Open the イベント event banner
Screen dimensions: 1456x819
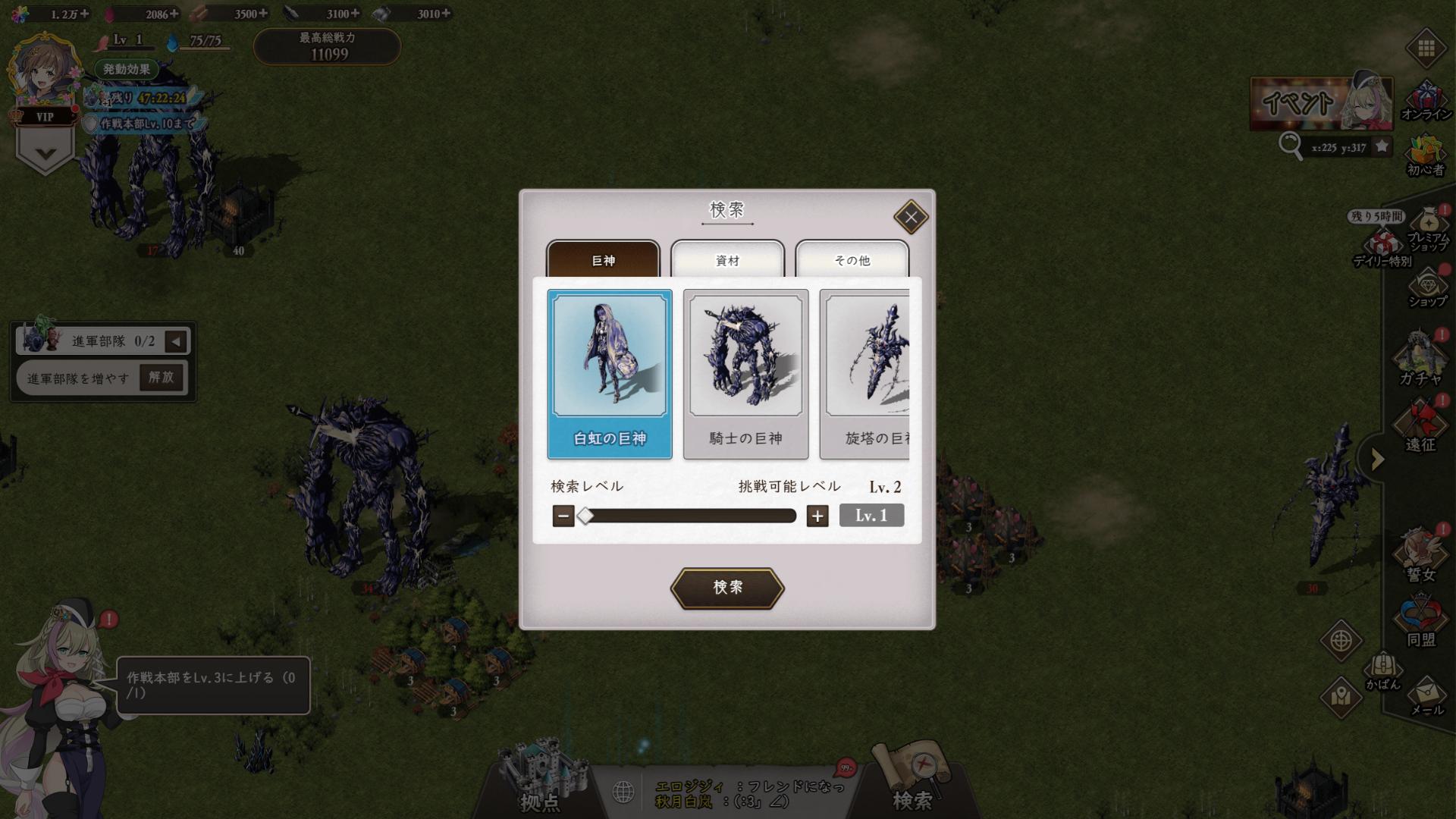1320,102
